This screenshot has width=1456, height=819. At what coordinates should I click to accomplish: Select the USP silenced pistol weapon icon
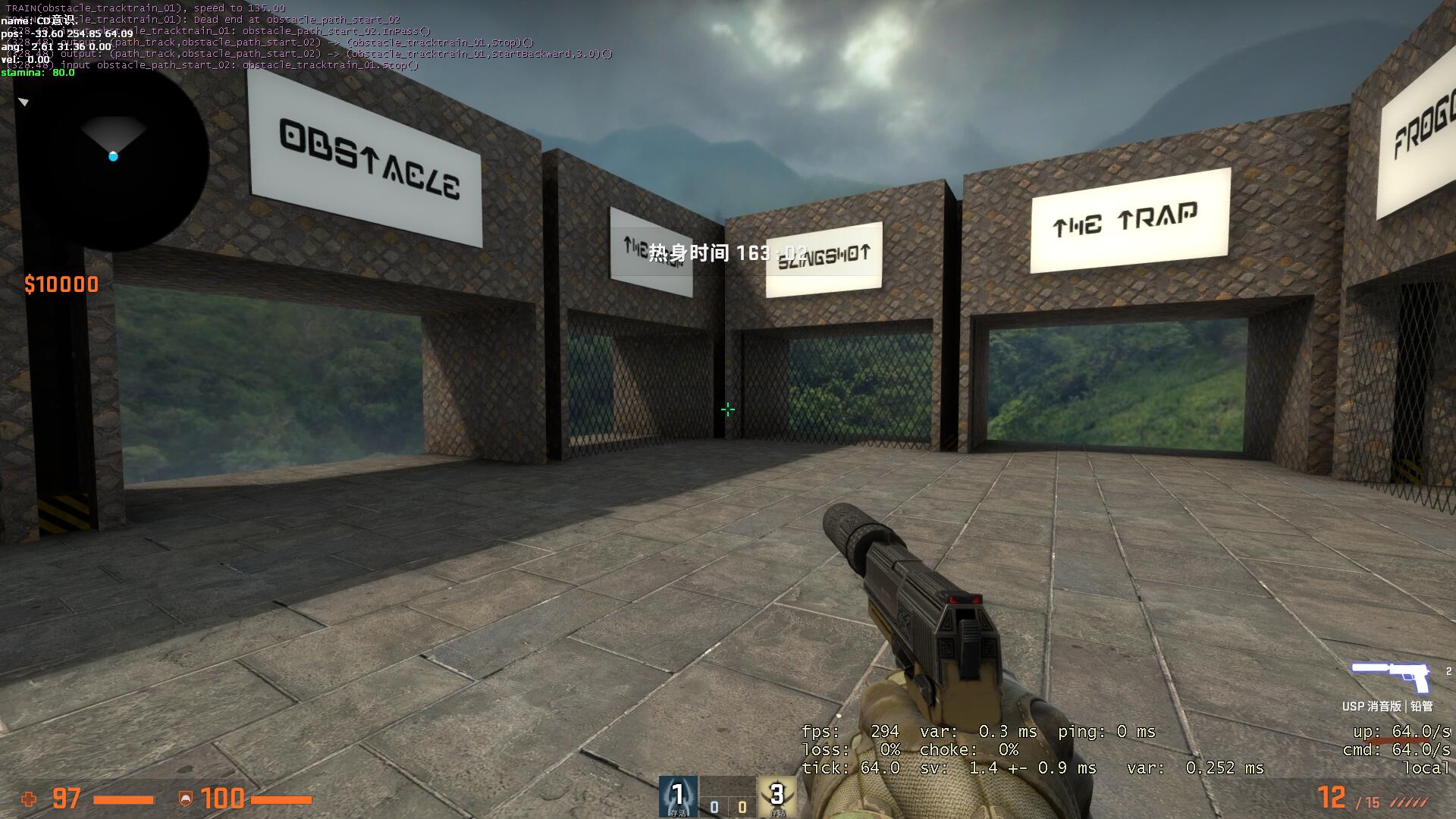click(1390, 676)
